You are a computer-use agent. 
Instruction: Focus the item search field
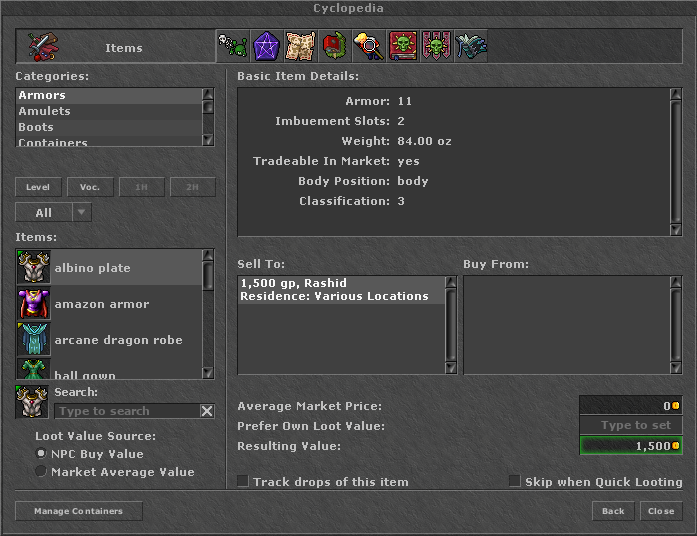click(x=126, y=411)
